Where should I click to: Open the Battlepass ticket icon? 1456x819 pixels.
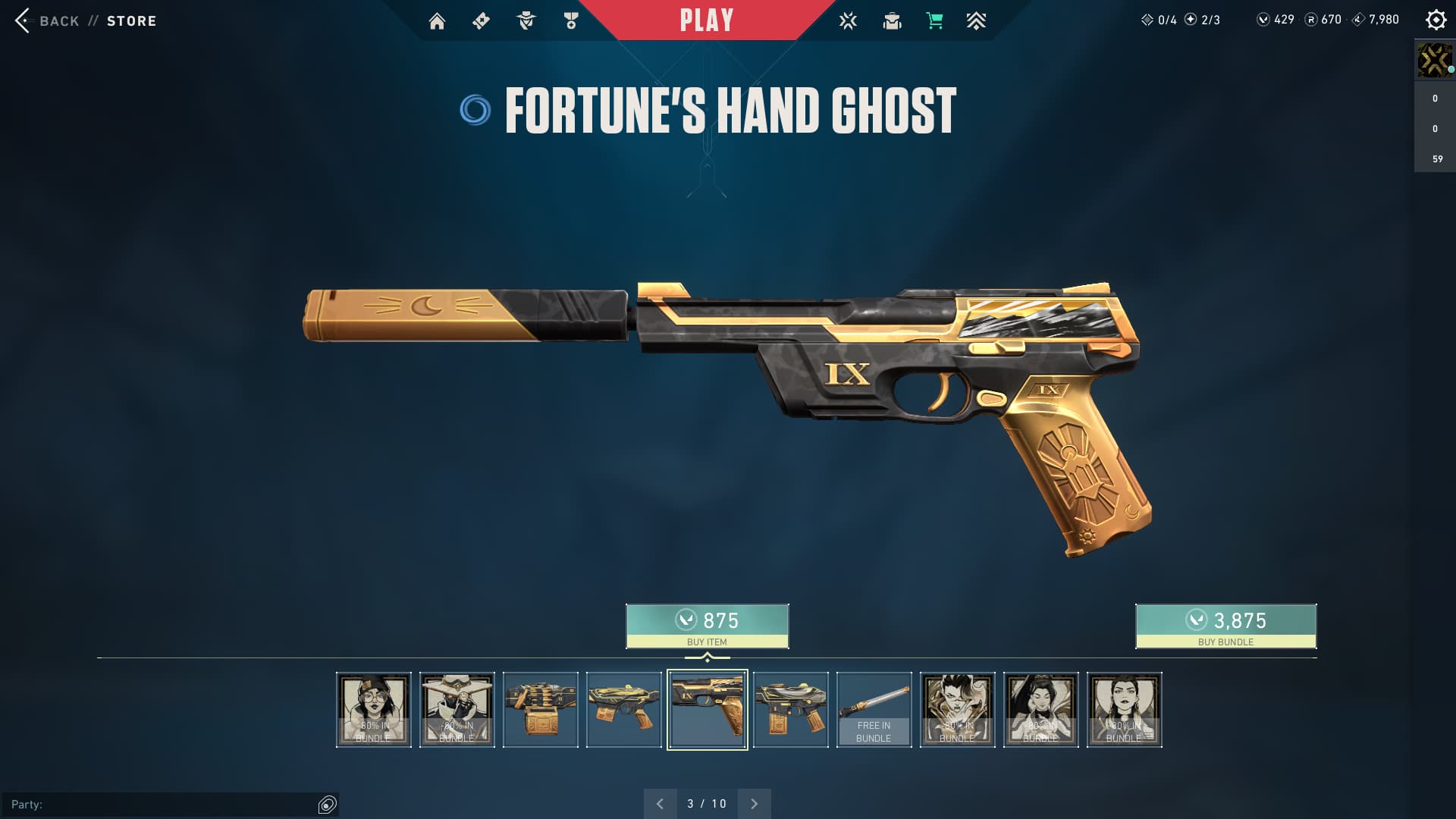click(x=481, y=21)
